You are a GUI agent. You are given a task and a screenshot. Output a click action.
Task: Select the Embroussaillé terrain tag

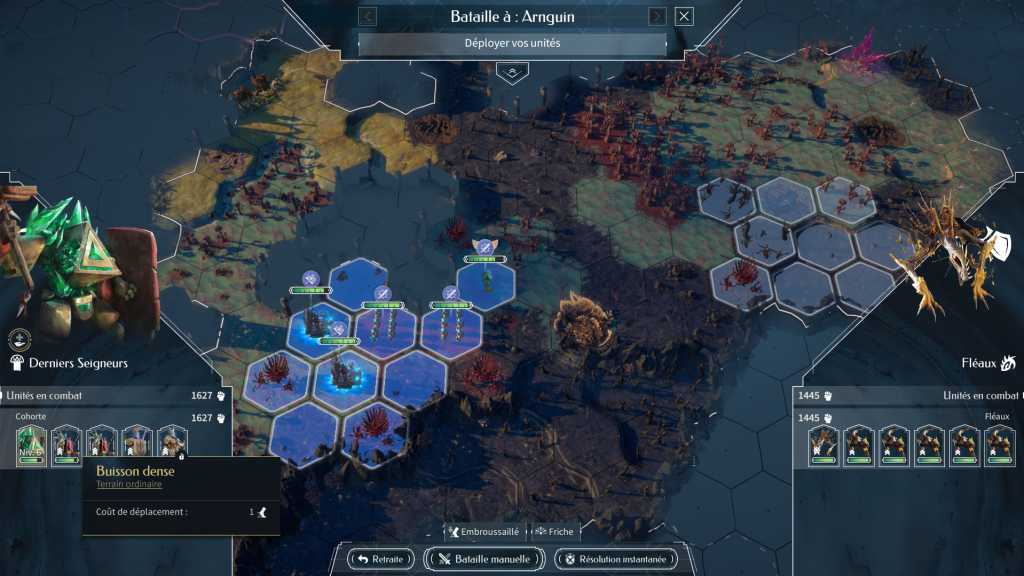pos(485,532)
